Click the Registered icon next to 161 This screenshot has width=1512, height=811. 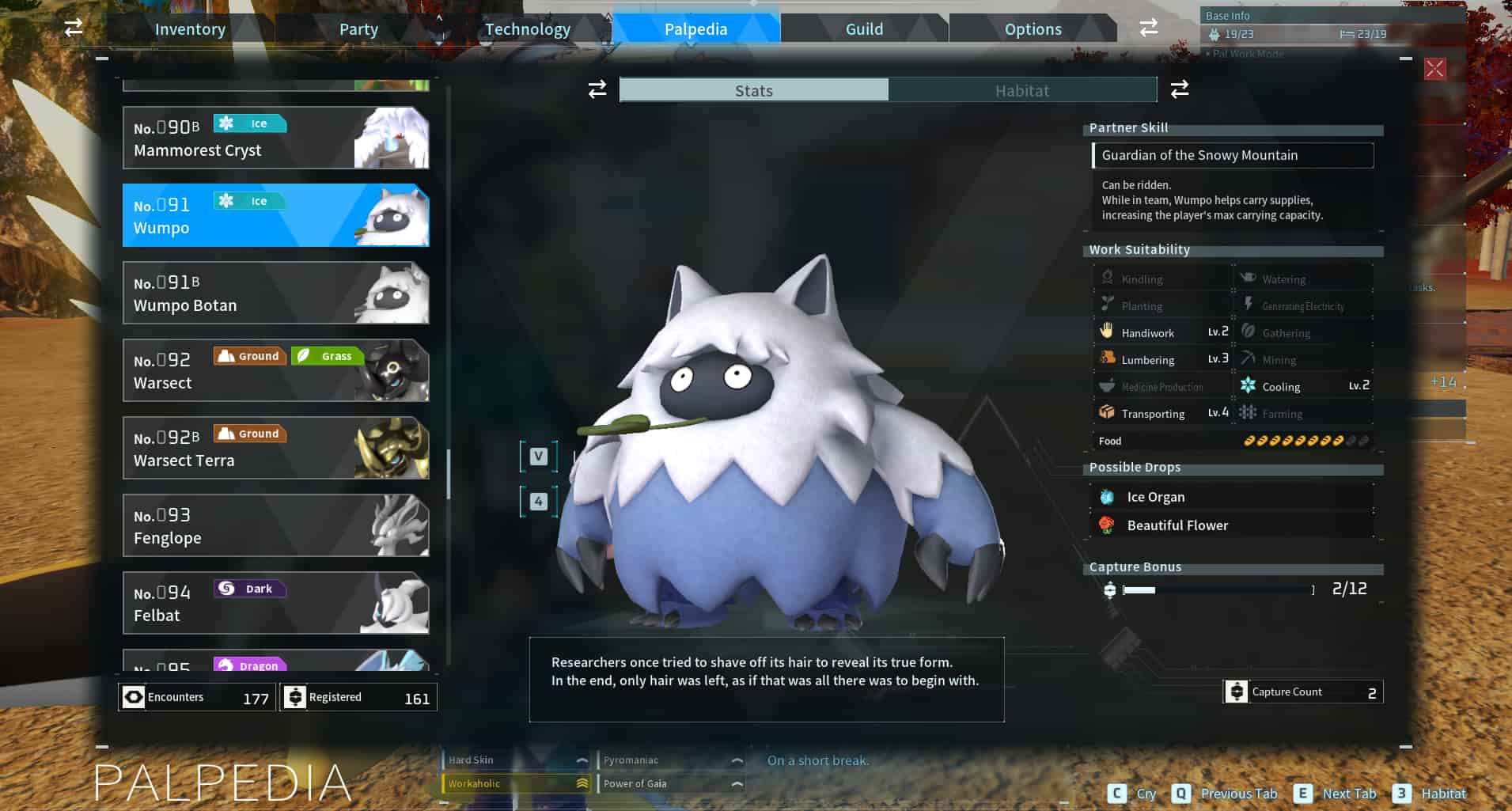(x=295, y=696)
